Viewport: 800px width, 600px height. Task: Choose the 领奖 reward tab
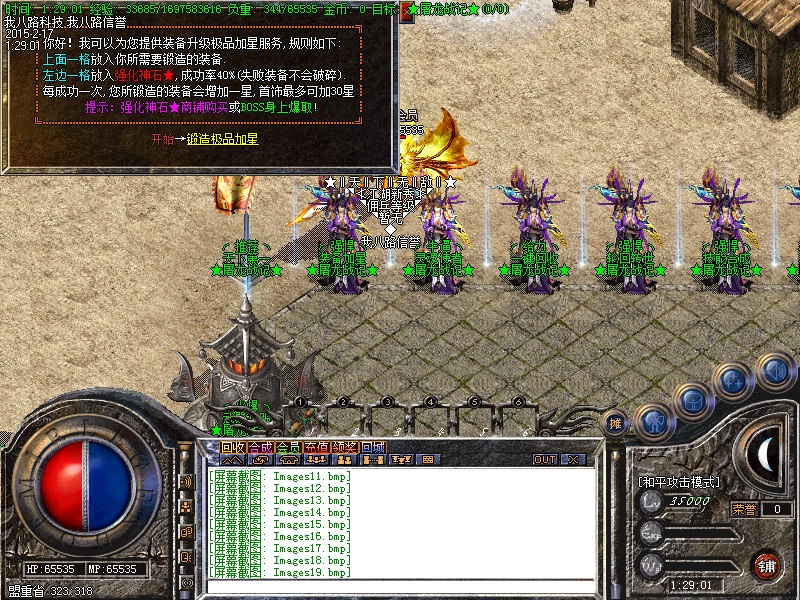click(x=344, y=447)
